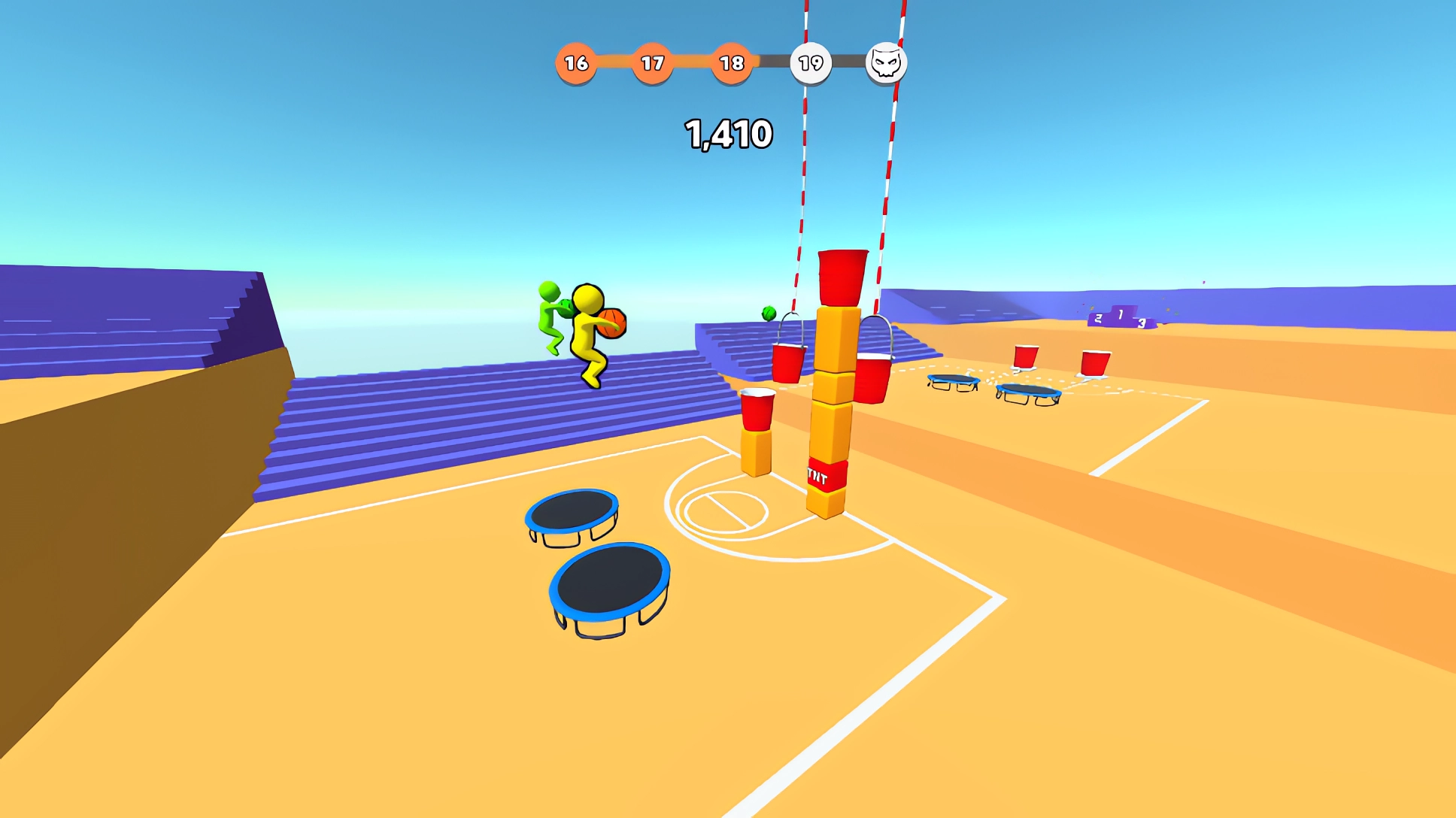Click the red cup on the far right court

(1094, 361)
